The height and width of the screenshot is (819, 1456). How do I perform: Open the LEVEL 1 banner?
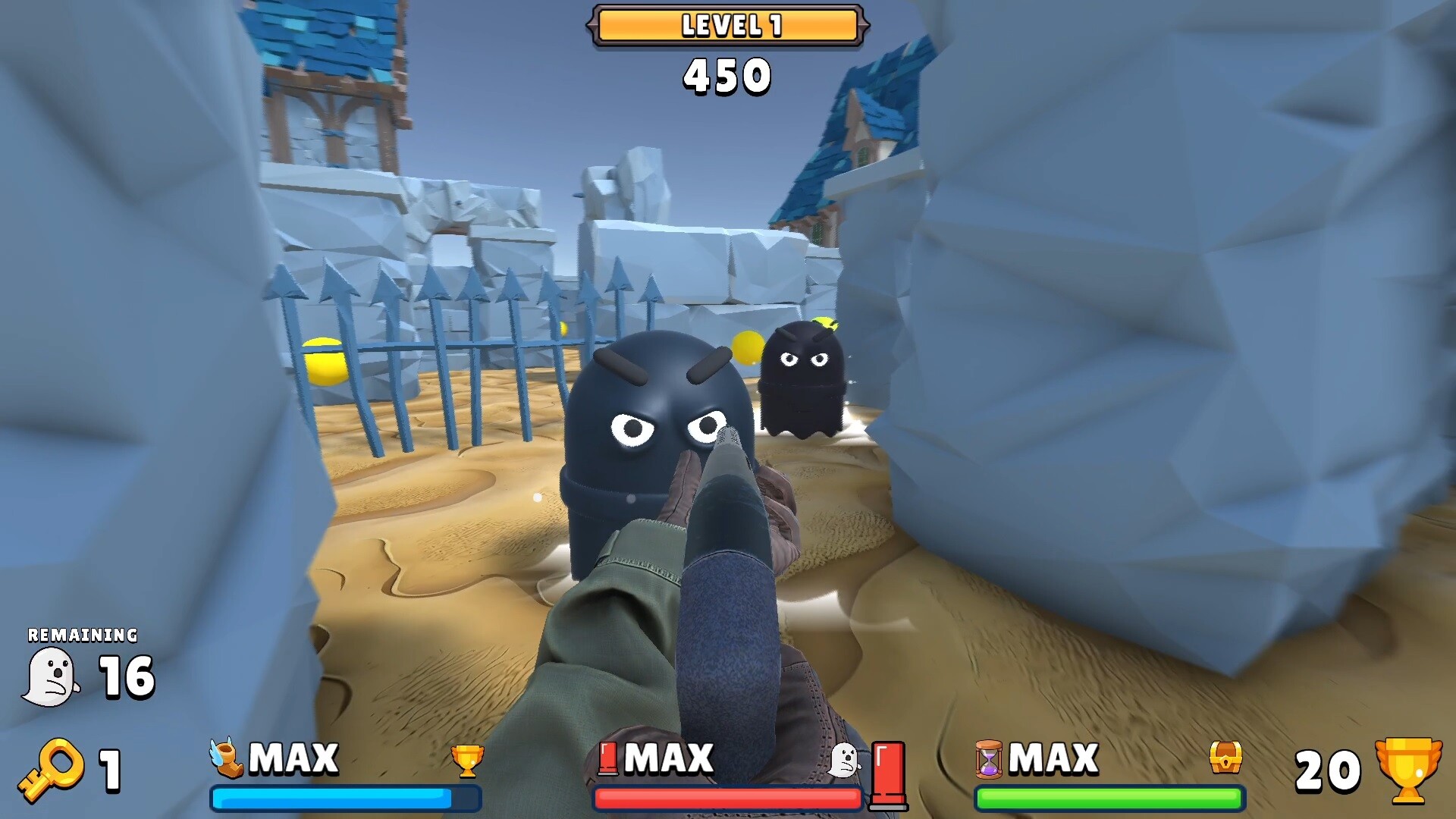click(x=726, y=25)
